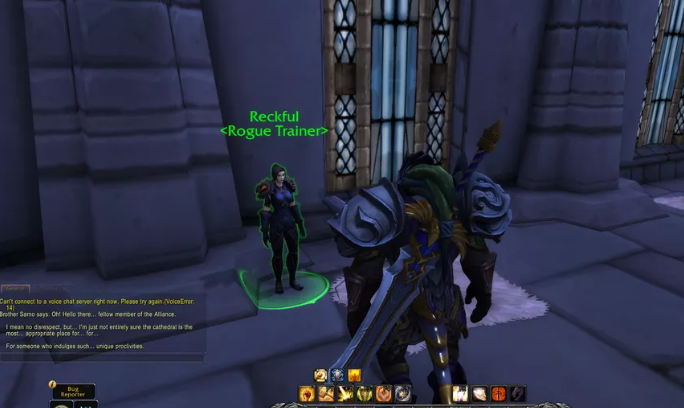Select the golden swirl stance icon
Image resolution: width=684 pixels, height=408 pixels.
click(321, 375)
